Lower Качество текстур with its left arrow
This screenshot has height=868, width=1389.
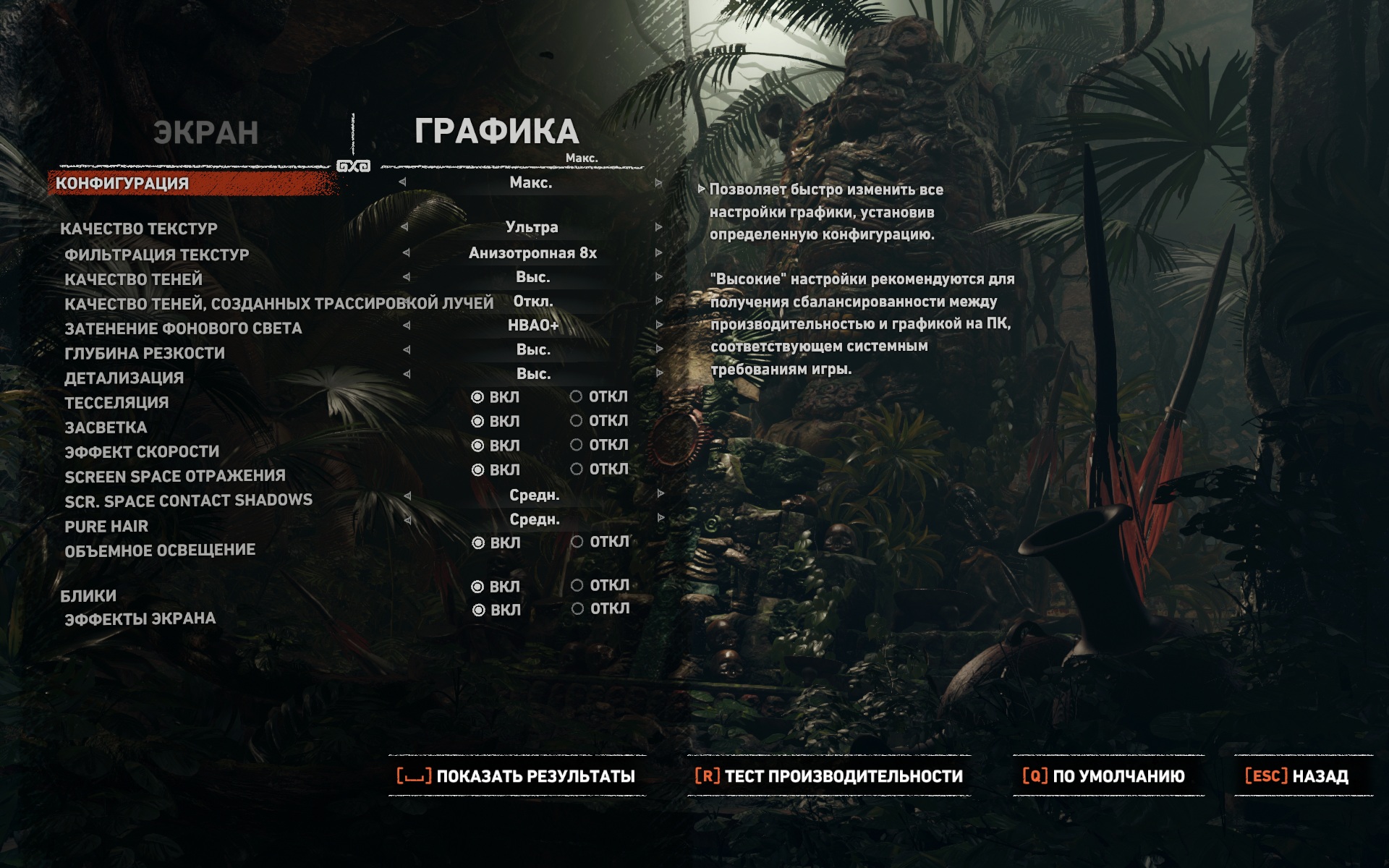(404, 227)
